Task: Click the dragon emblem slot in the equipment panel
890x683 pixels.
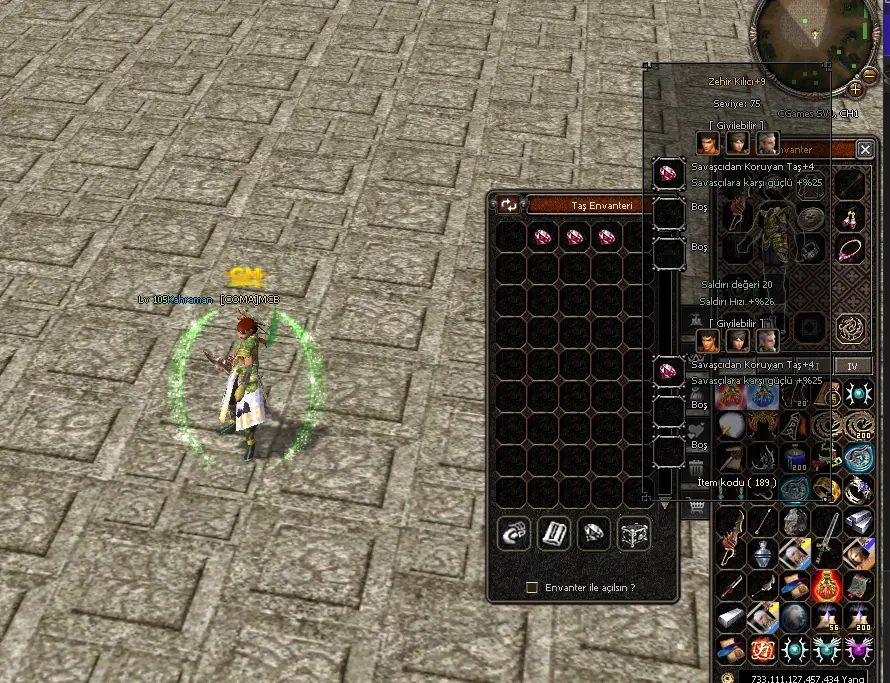Action: coord(852,326)
